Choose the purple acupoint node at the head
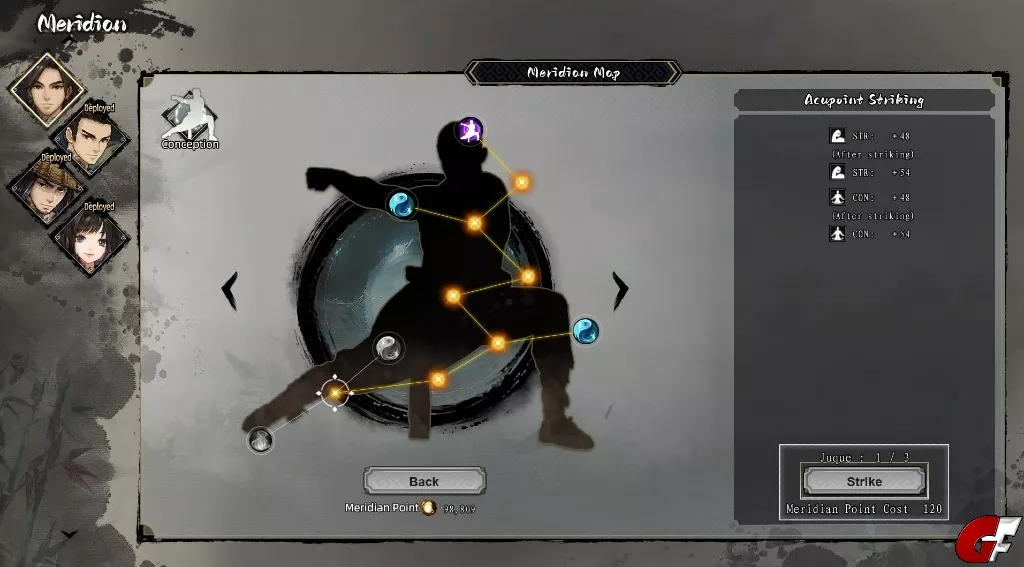The image size is (1024, 567). tap(469, 130)
